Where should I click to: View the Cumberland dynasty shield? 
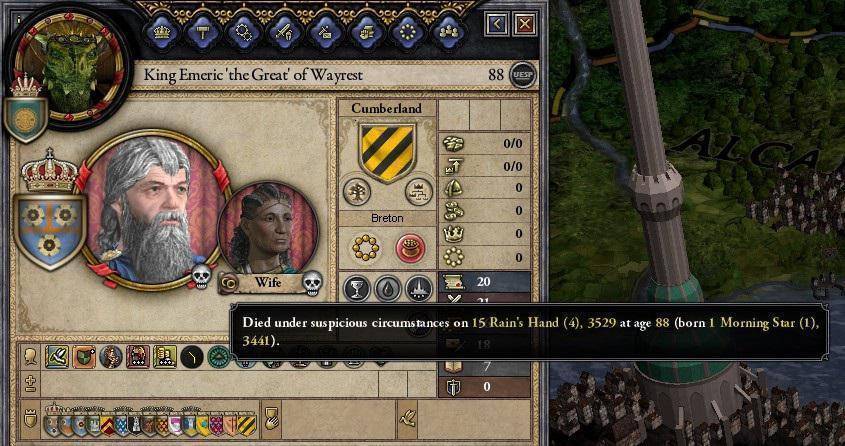click(387, 151)
